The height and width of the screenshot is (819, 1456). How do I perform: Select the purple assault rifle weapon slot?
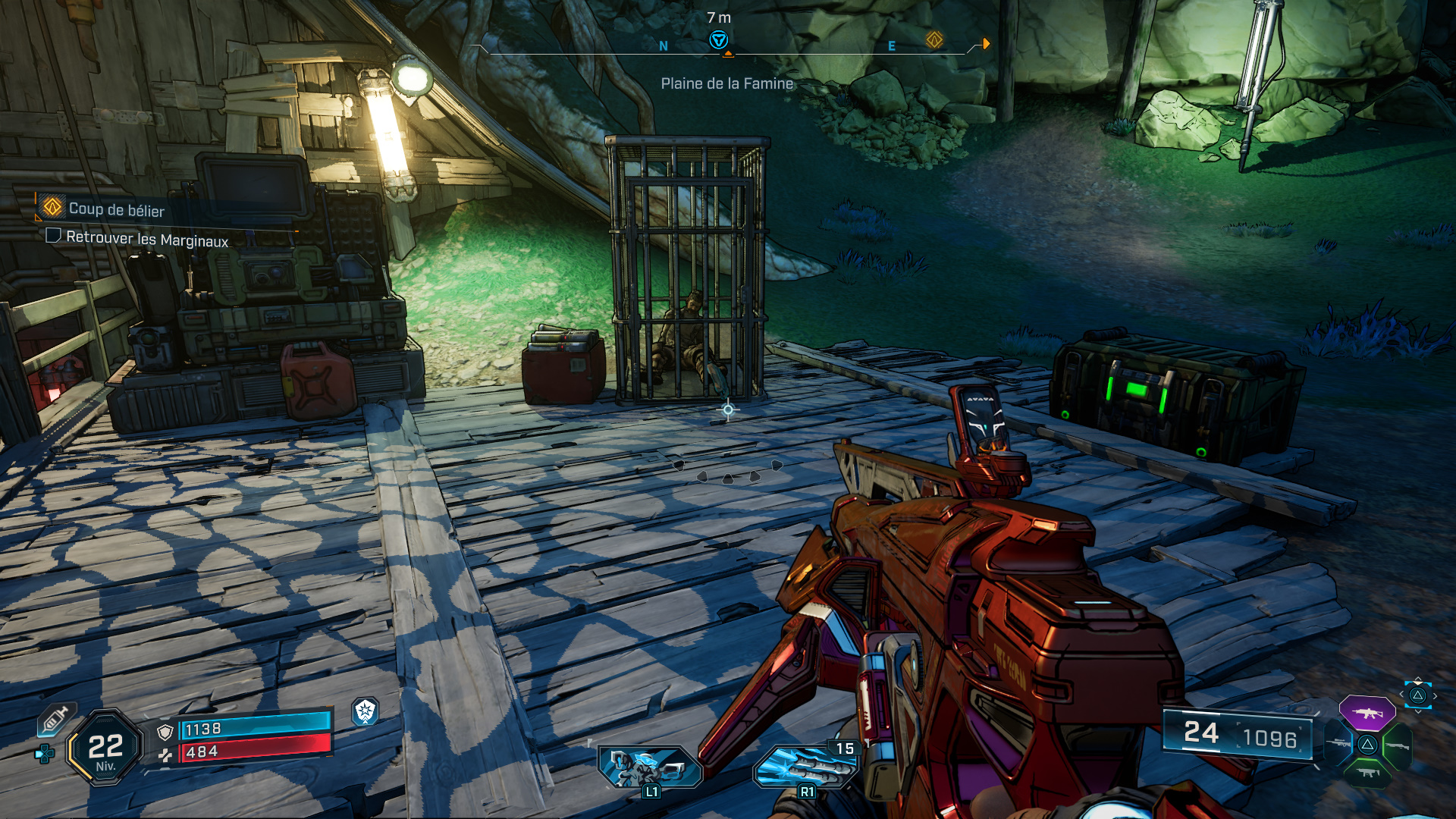[x=1367, y=713]
